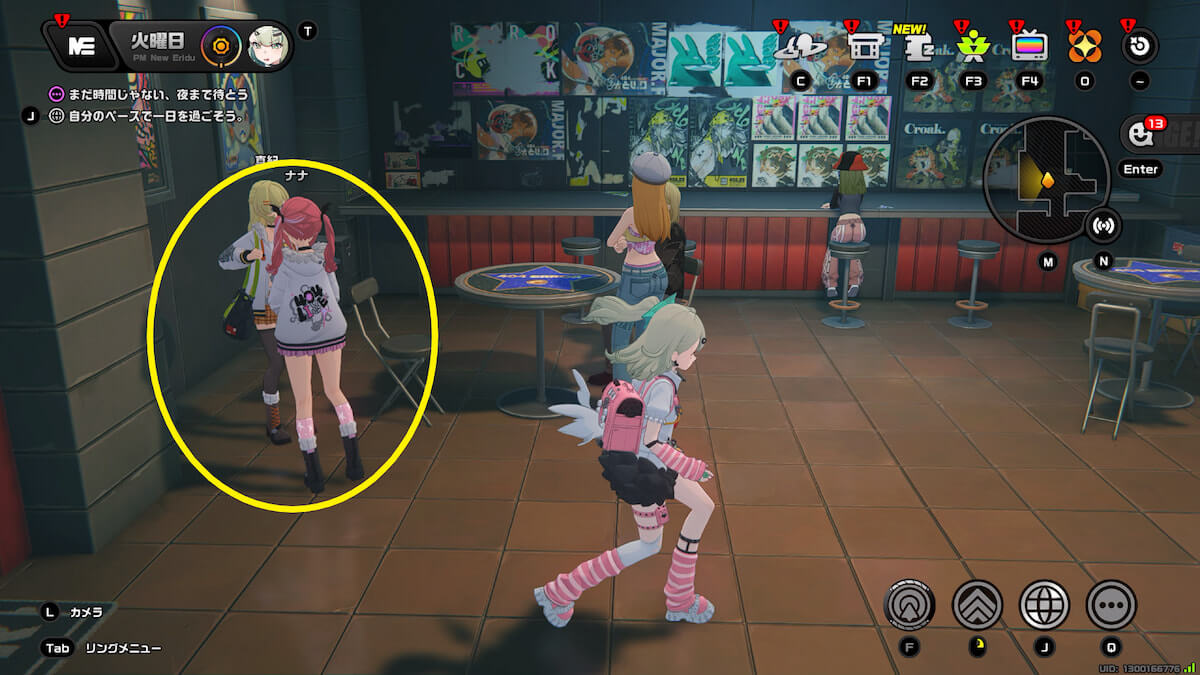Image resolution: width=1200 pixels, height=675 pixels.
Task: Activate the double chevron up button
Action: pyautogui.click(x=977, y=604)
